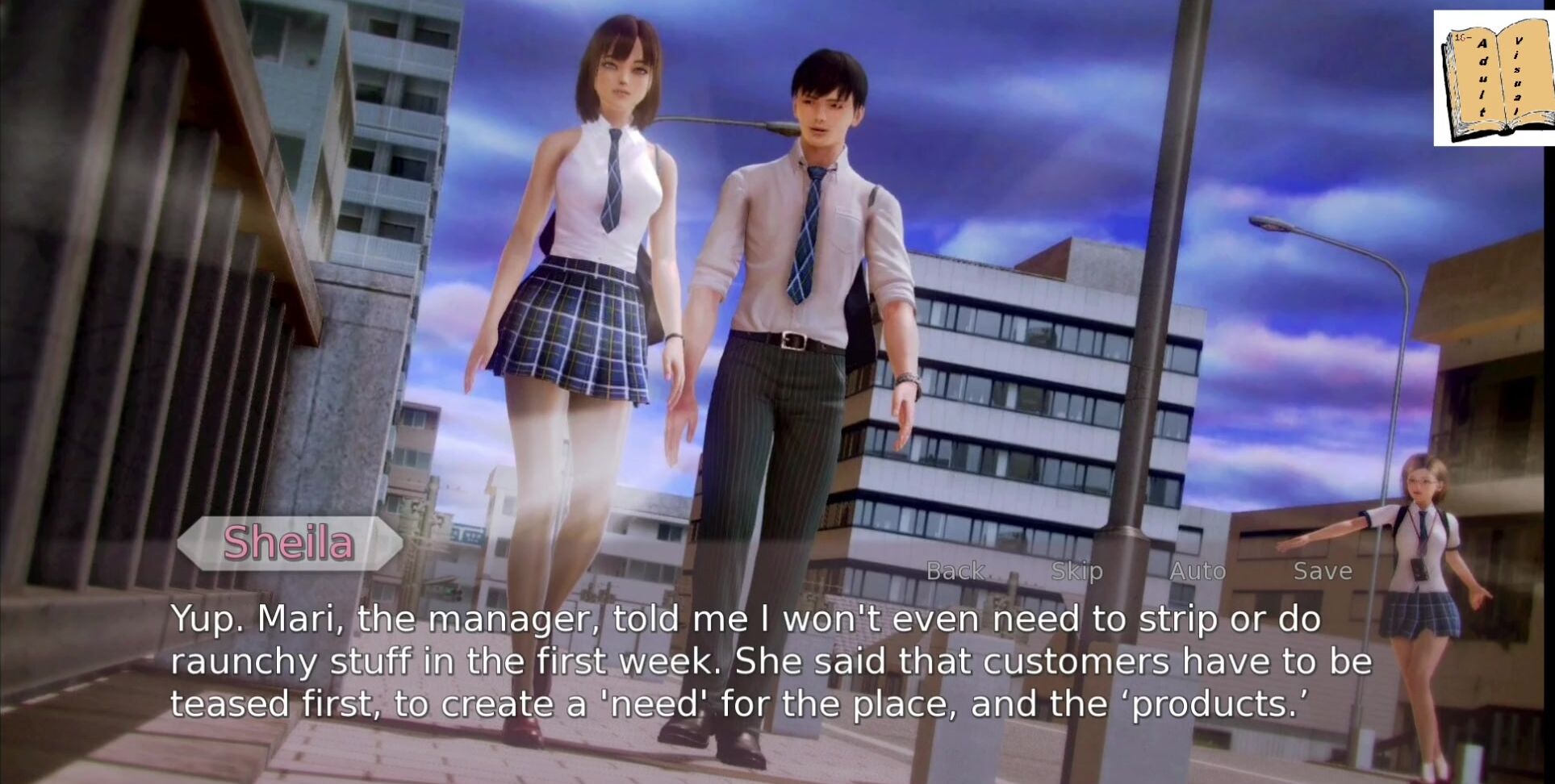Click the Sheila name label
Screen dimensions: 1555x784
[289, 544]
